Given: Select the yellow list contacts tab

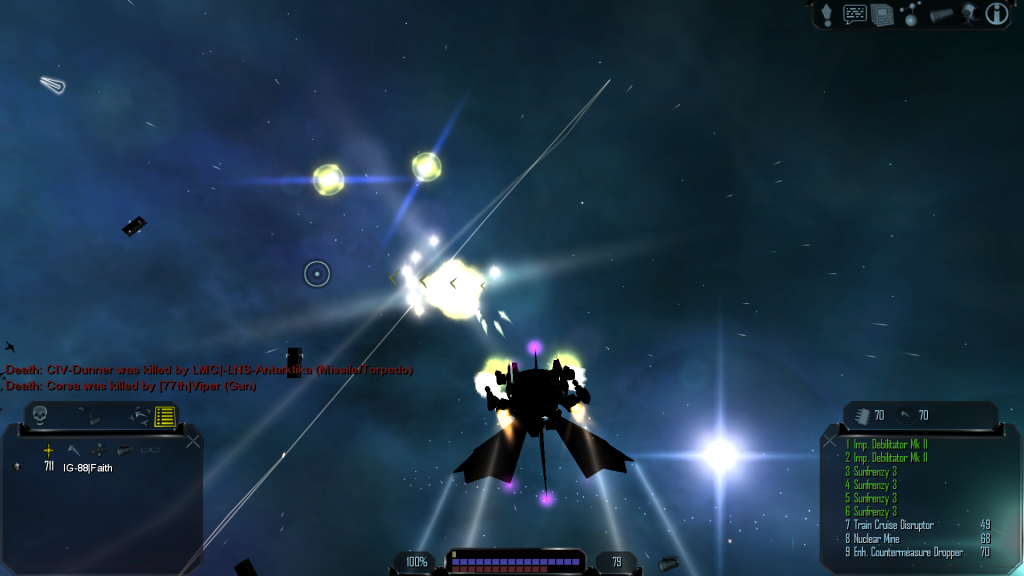Looking at the screenshot, I should pos(165,416).
